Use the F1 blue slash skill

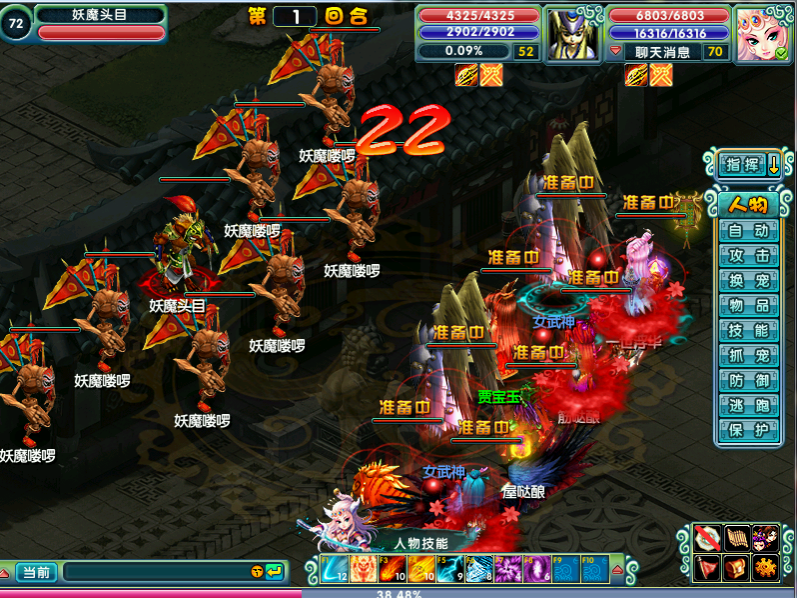pyautogui.click(x=333, y=569)
